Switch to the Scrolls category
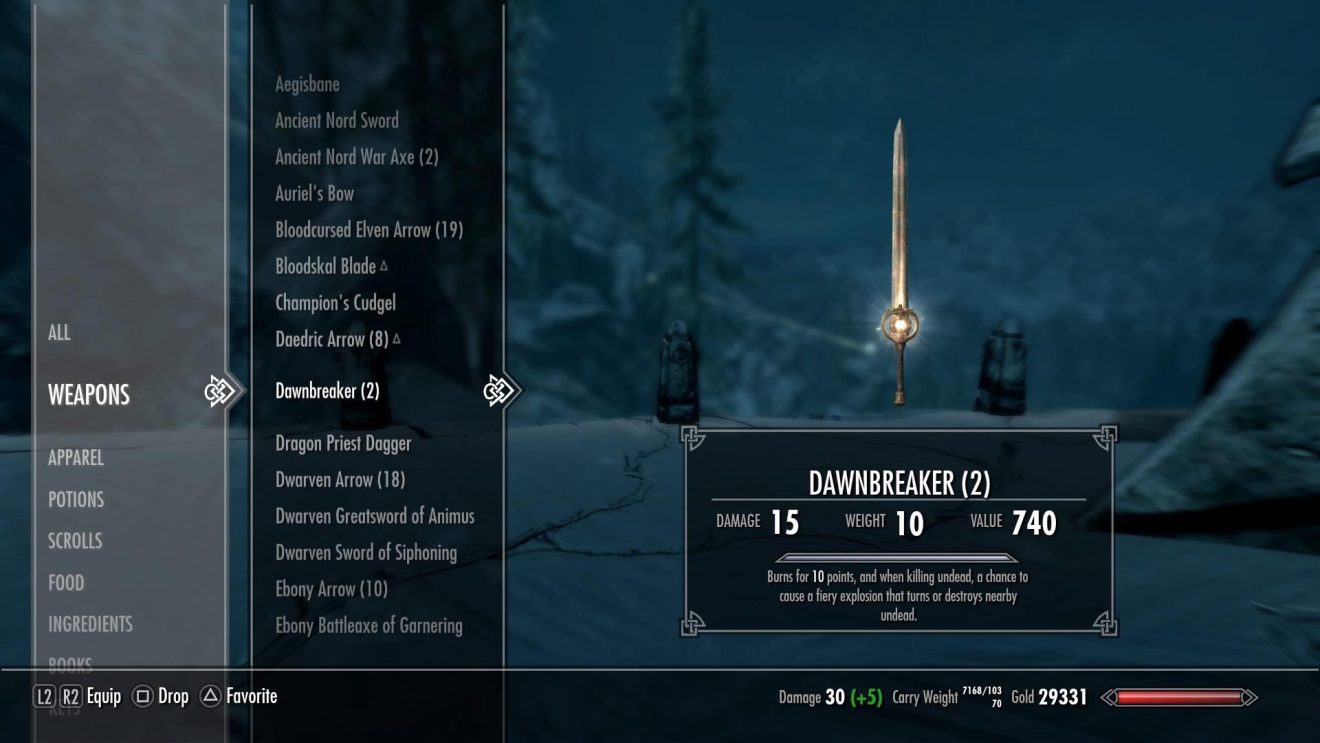This screenshot has width=1320, height=743. pos(75,541)
